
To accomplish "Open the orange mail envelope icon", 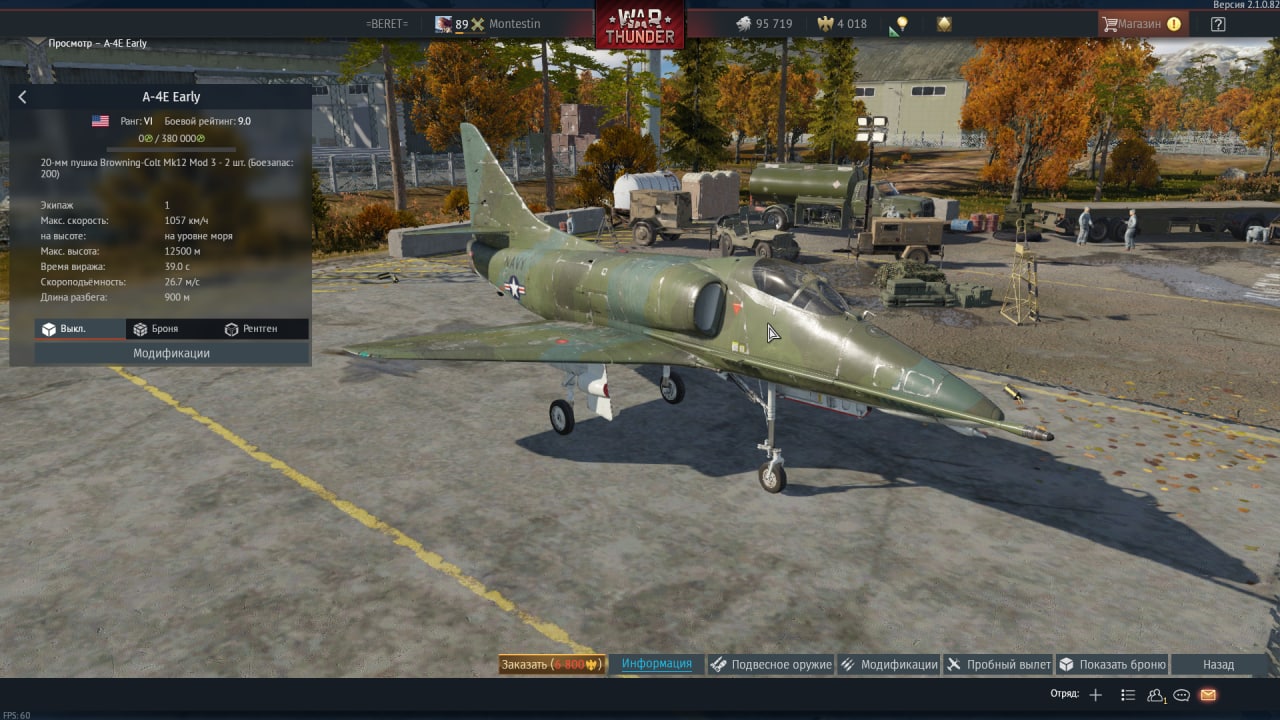I will 1208,695.
